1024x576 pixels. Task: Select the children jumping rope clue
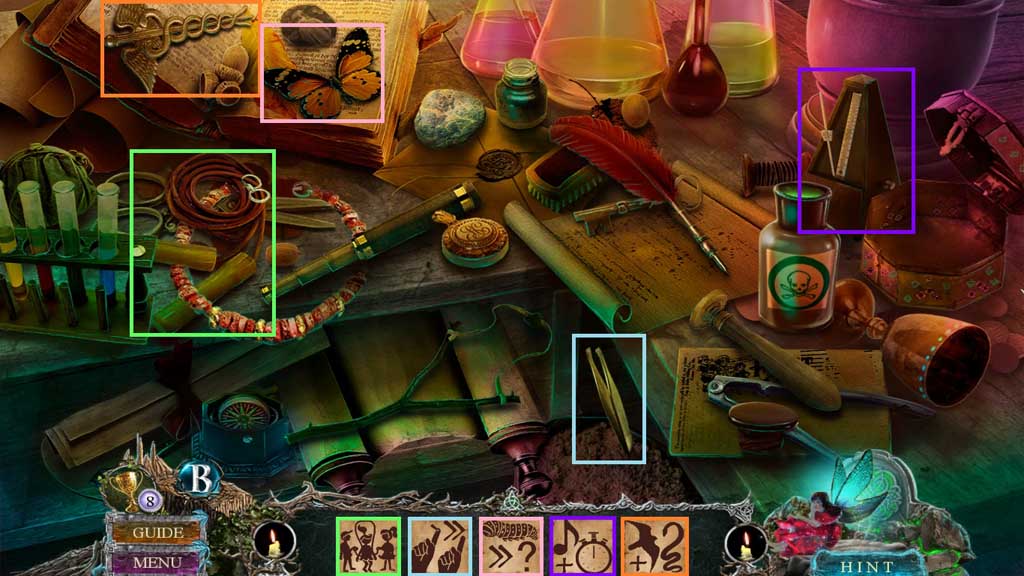(368, 546)
